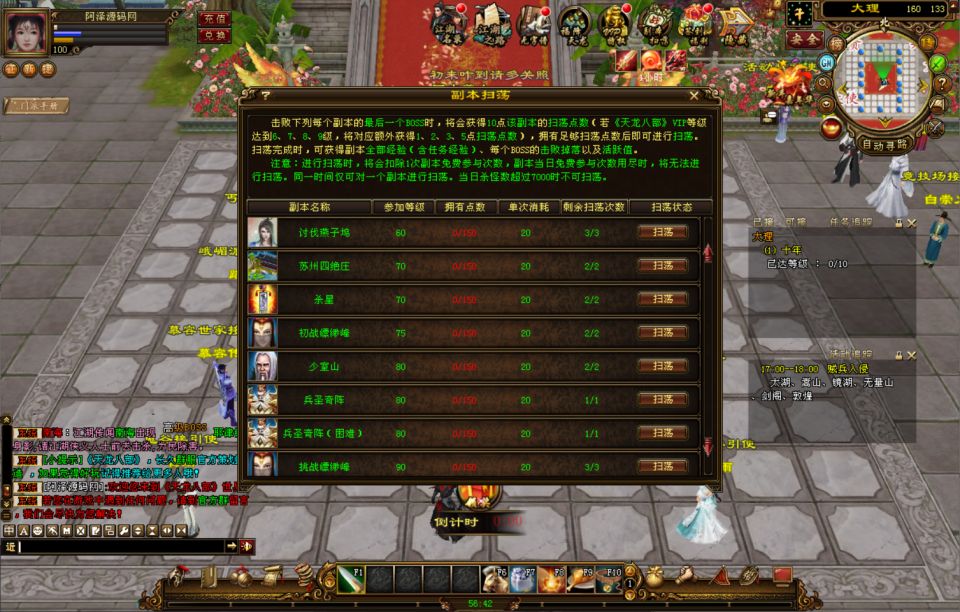The height and width of the screenshot is (612, 960).
Task: Toggle the 安全 safe mode button
Action: (802, 38)
